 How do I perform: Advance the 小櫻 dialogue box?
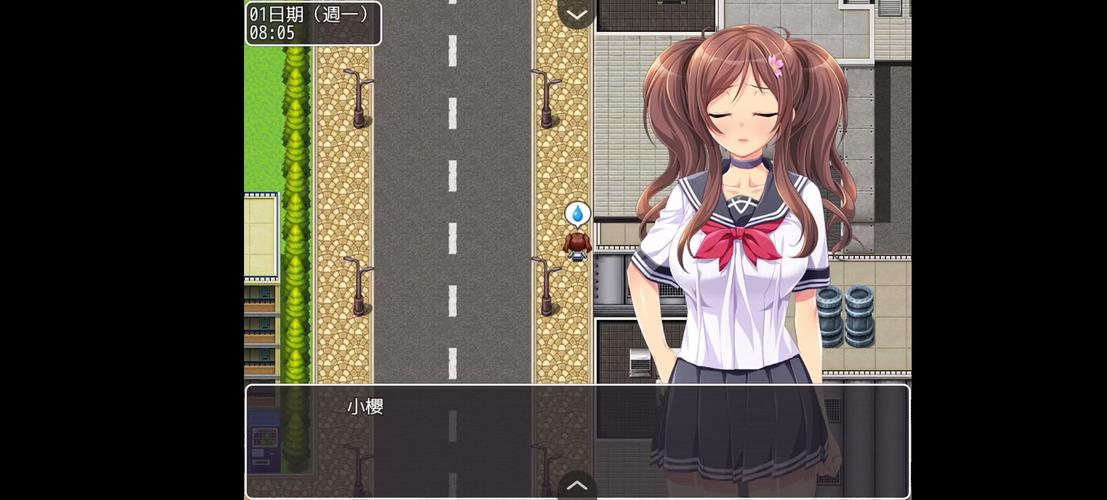[x=500, y=440]
